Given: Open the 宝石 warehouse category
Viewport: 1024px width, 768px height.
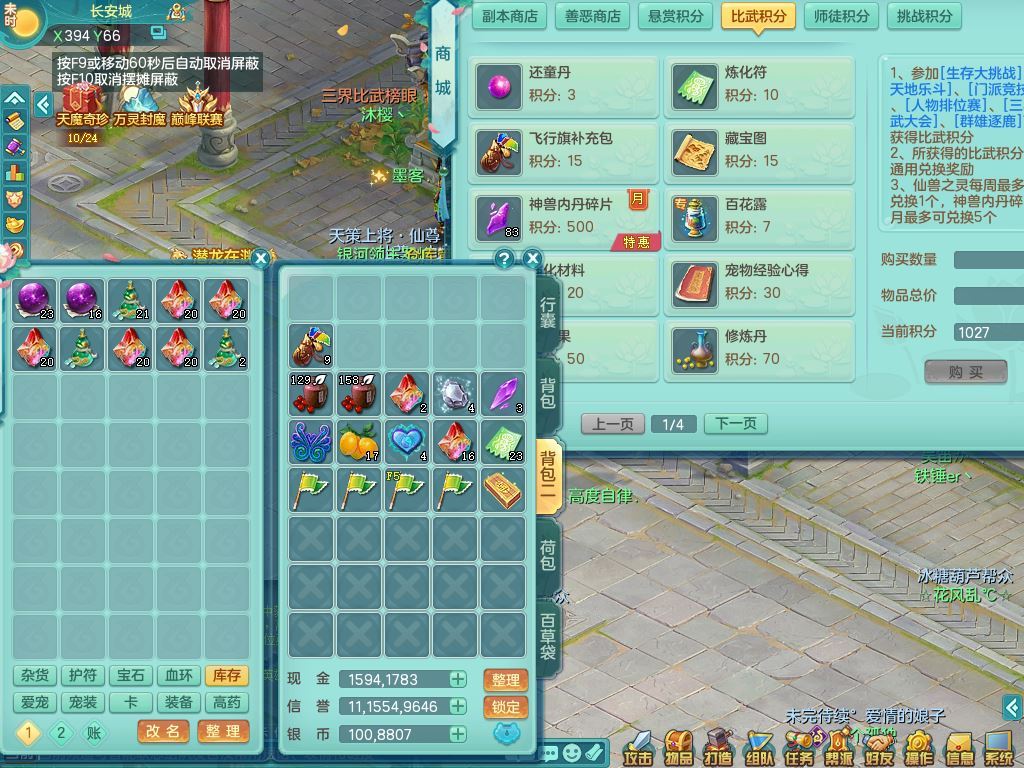Looking at the screenshot, I should pos(131,677).
